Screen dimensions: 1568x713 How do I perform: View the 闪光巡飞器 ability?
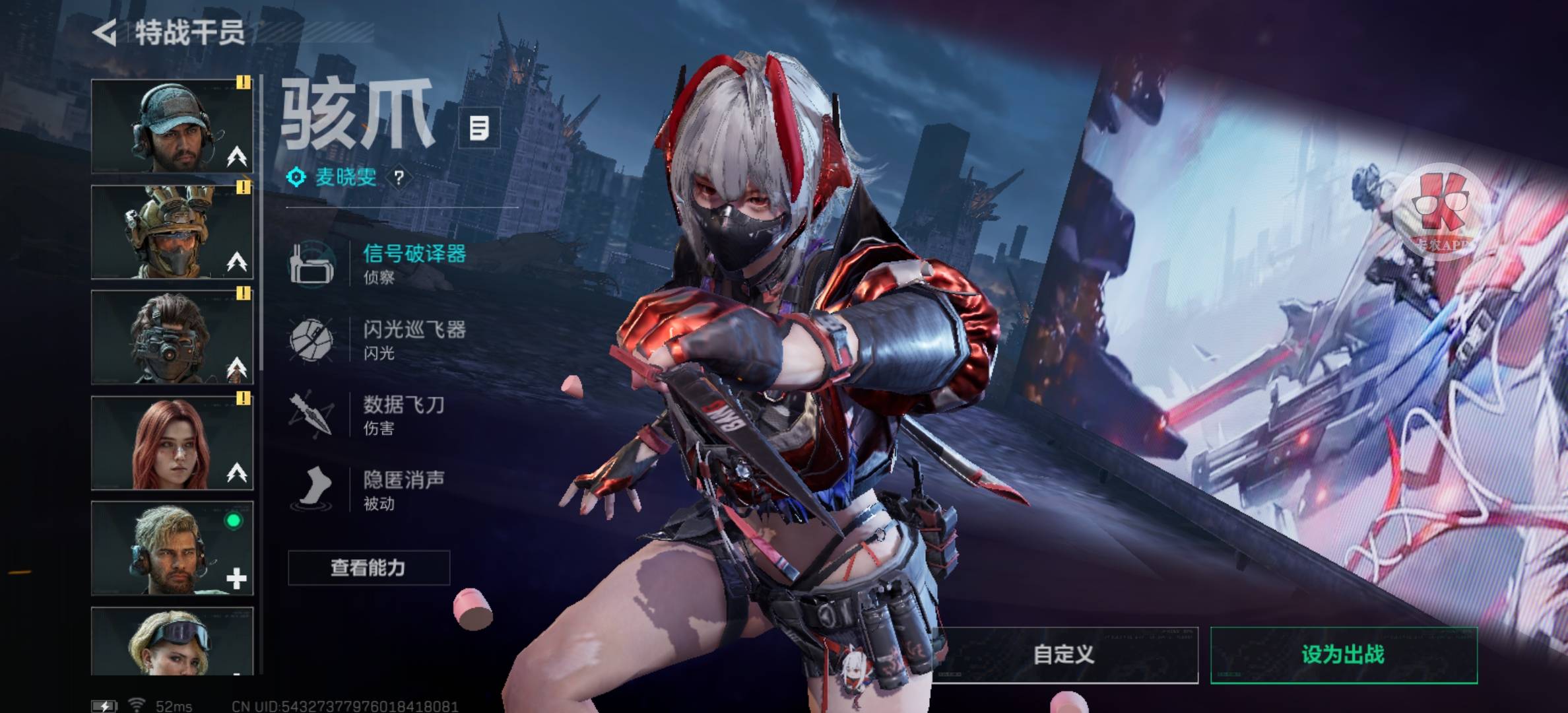pos(413,339)
